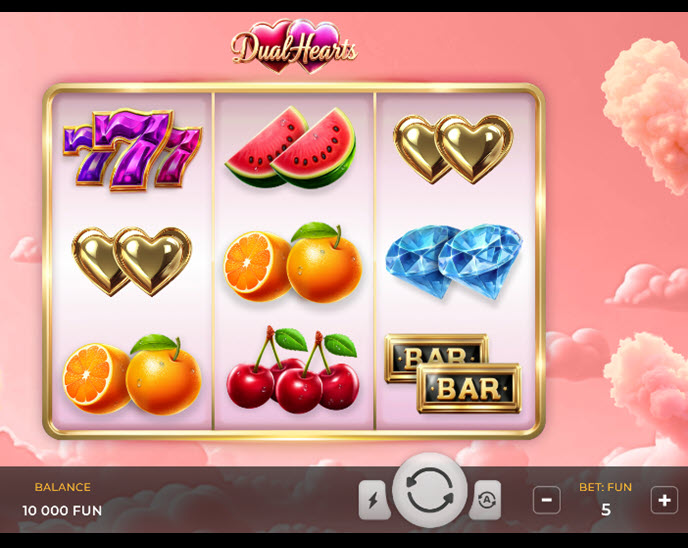Decrease the bet with the minus button
688x548 pixels.
coord(546,500)
